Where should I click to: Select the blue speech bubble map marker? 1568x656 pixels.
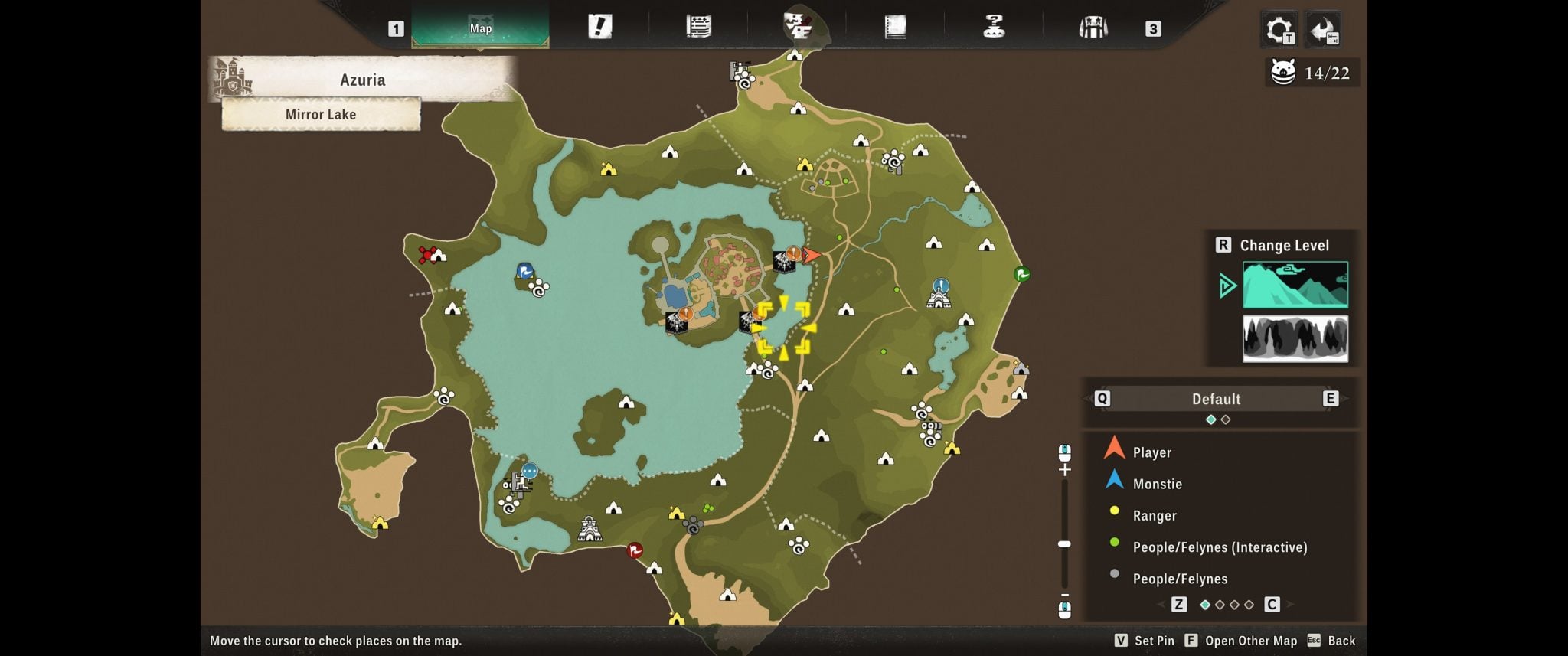(529, 471)
